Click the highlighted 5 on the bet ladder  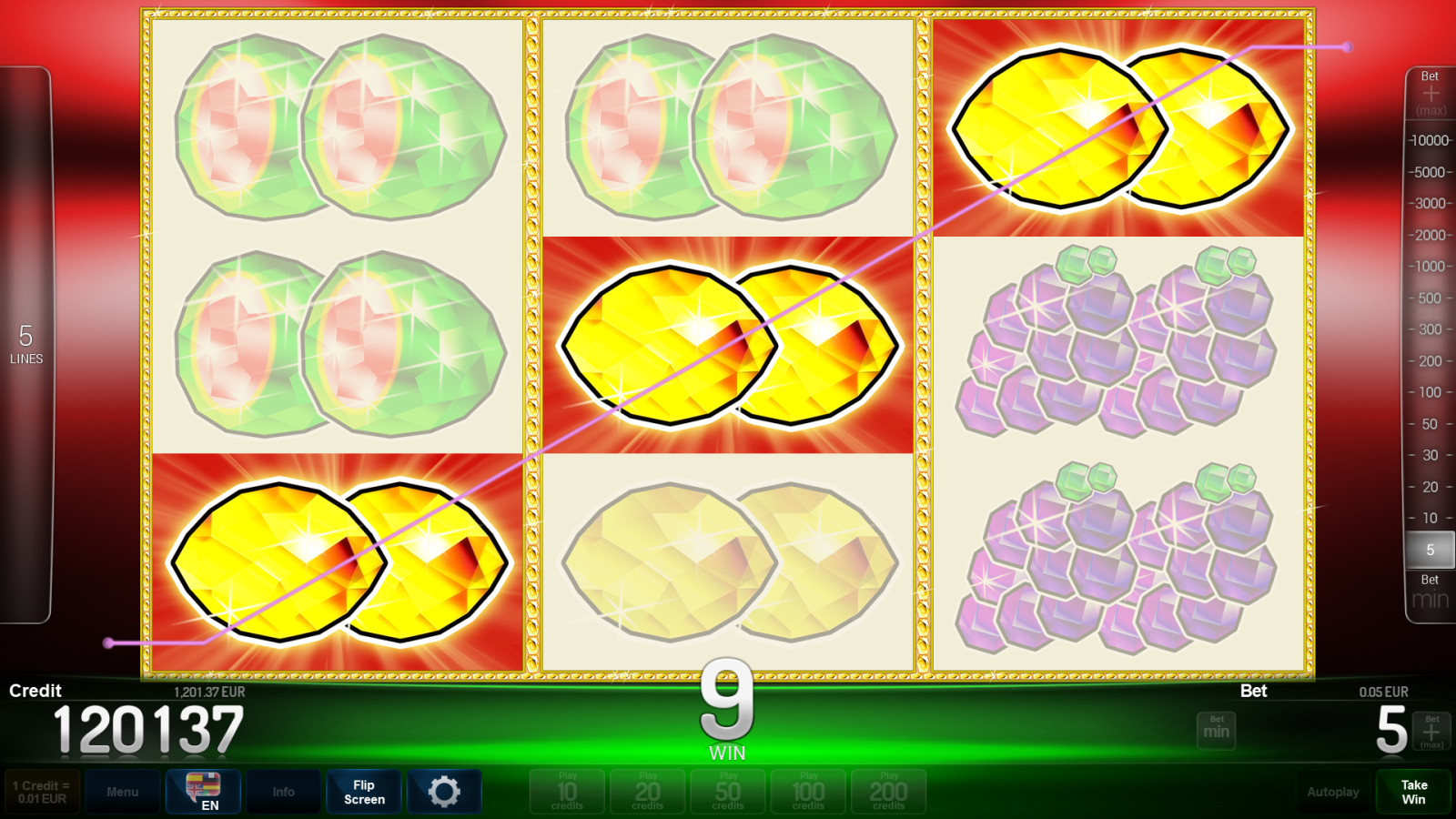click(1431, 550)
